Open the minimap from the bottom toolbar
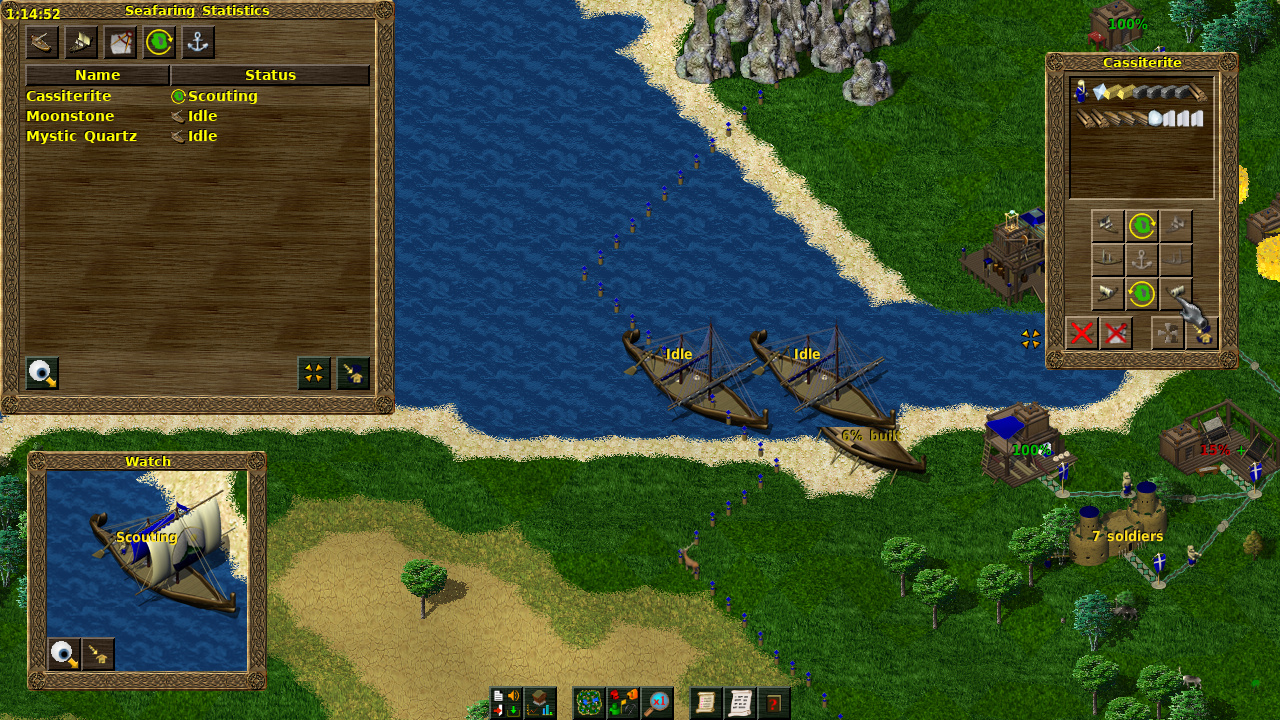The height and width of the screenshot is (720, 1280). click(x=589, y=703)
